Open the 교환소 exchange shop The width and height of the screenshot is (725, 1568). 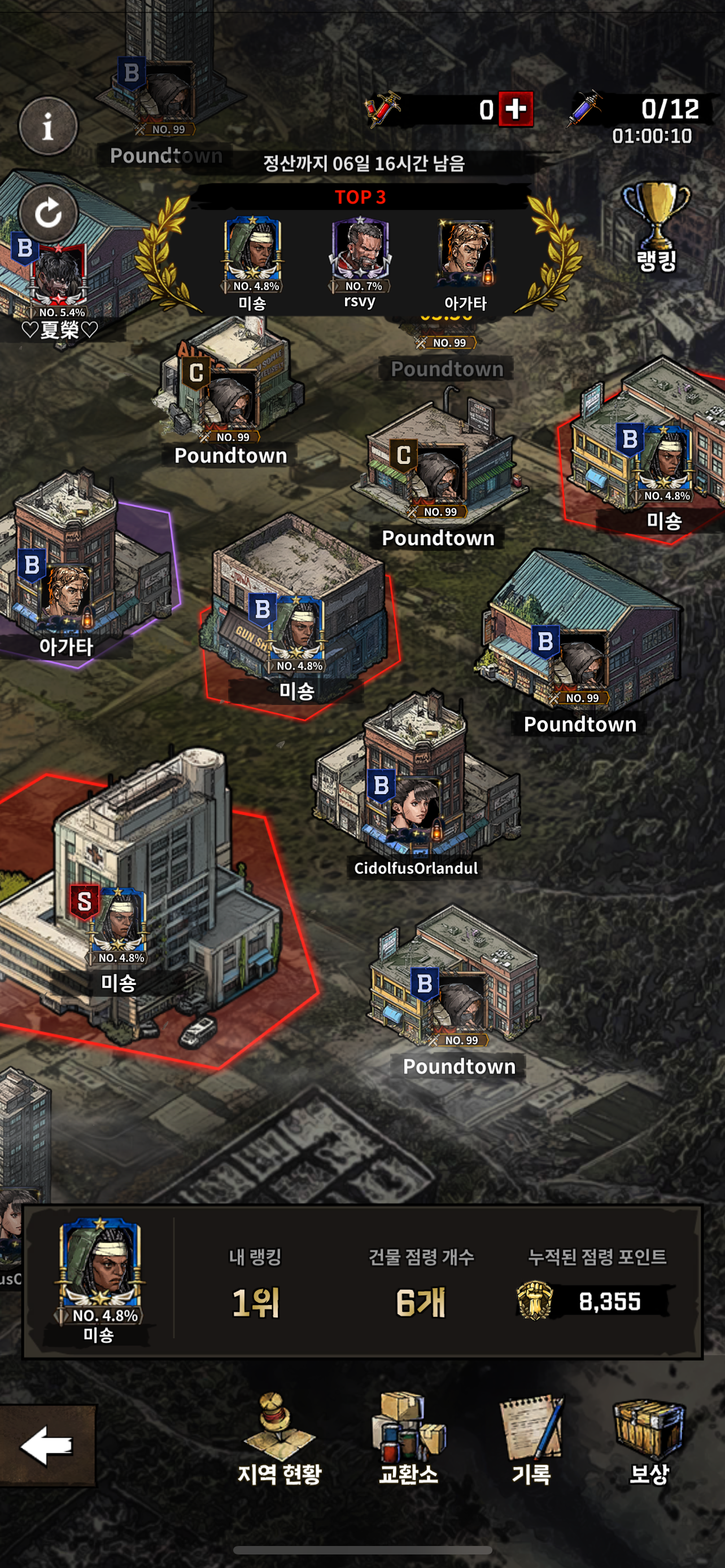408,1439
